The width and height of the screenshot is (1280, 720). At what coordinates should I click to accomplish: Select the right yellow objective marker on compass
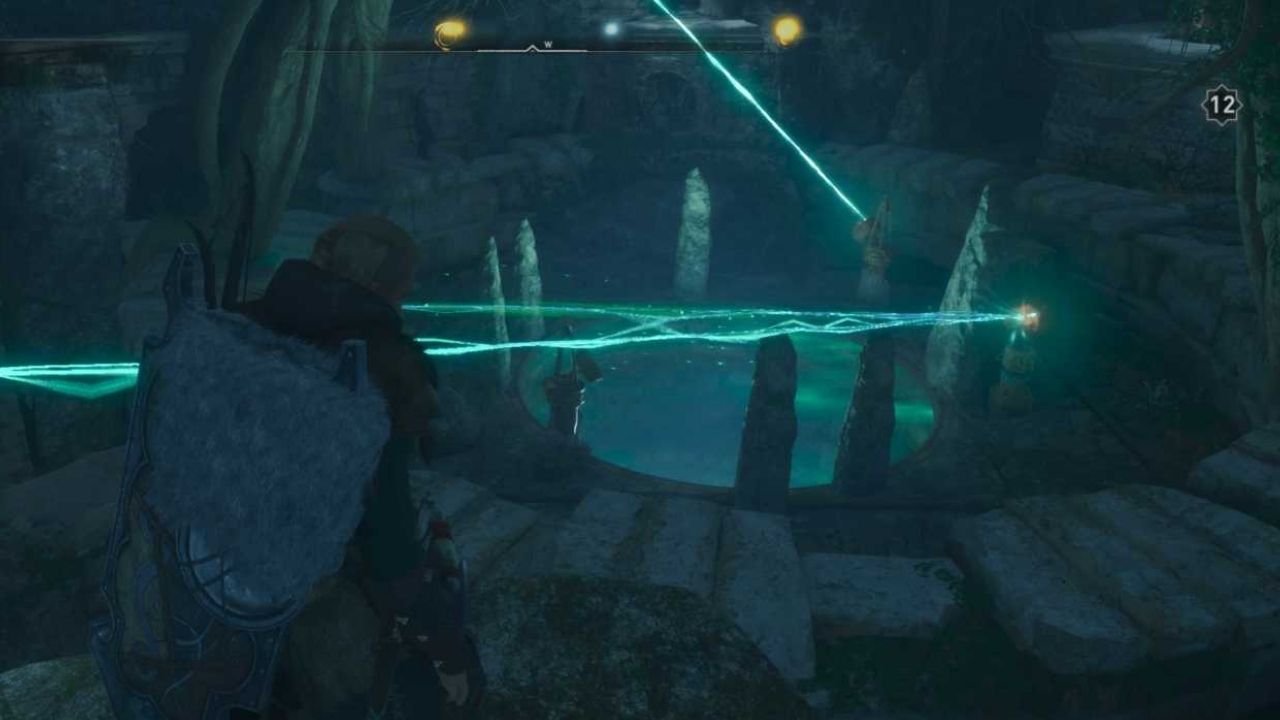[786, 30]
